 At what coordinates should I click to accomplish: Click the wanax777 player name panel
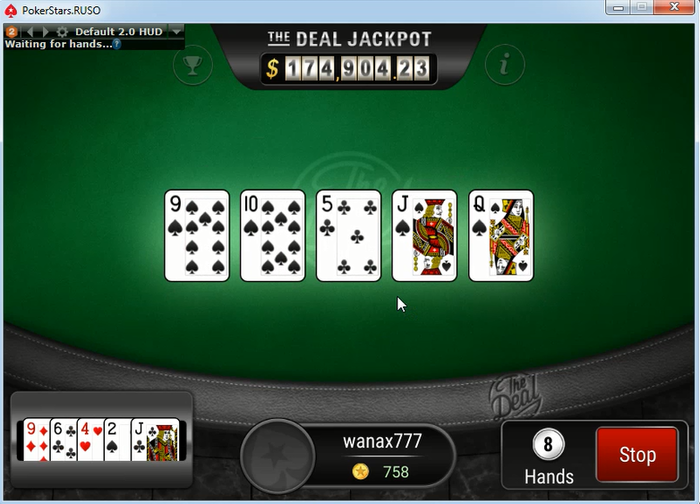pyautogui.click(x=383, y=441)
